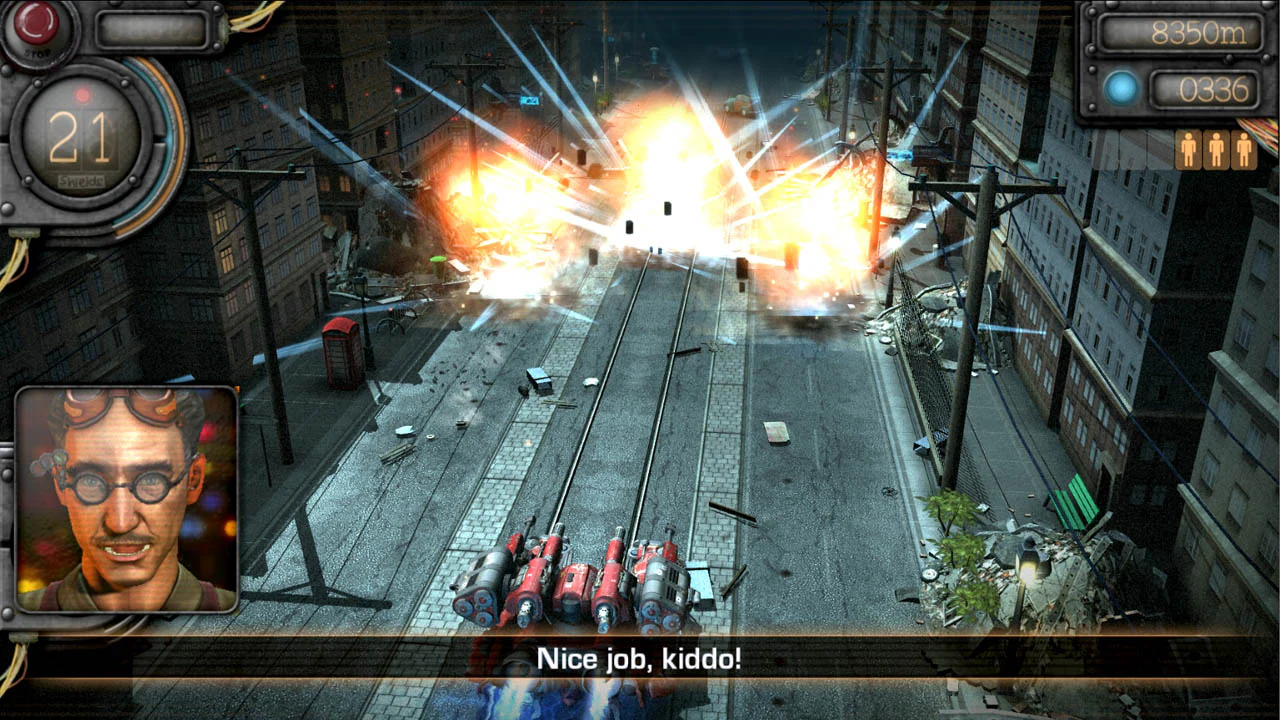The width and height of the screenshot is (1280, 720).
Task: Select the first passenger life icon
Action: coord(1190,149)
